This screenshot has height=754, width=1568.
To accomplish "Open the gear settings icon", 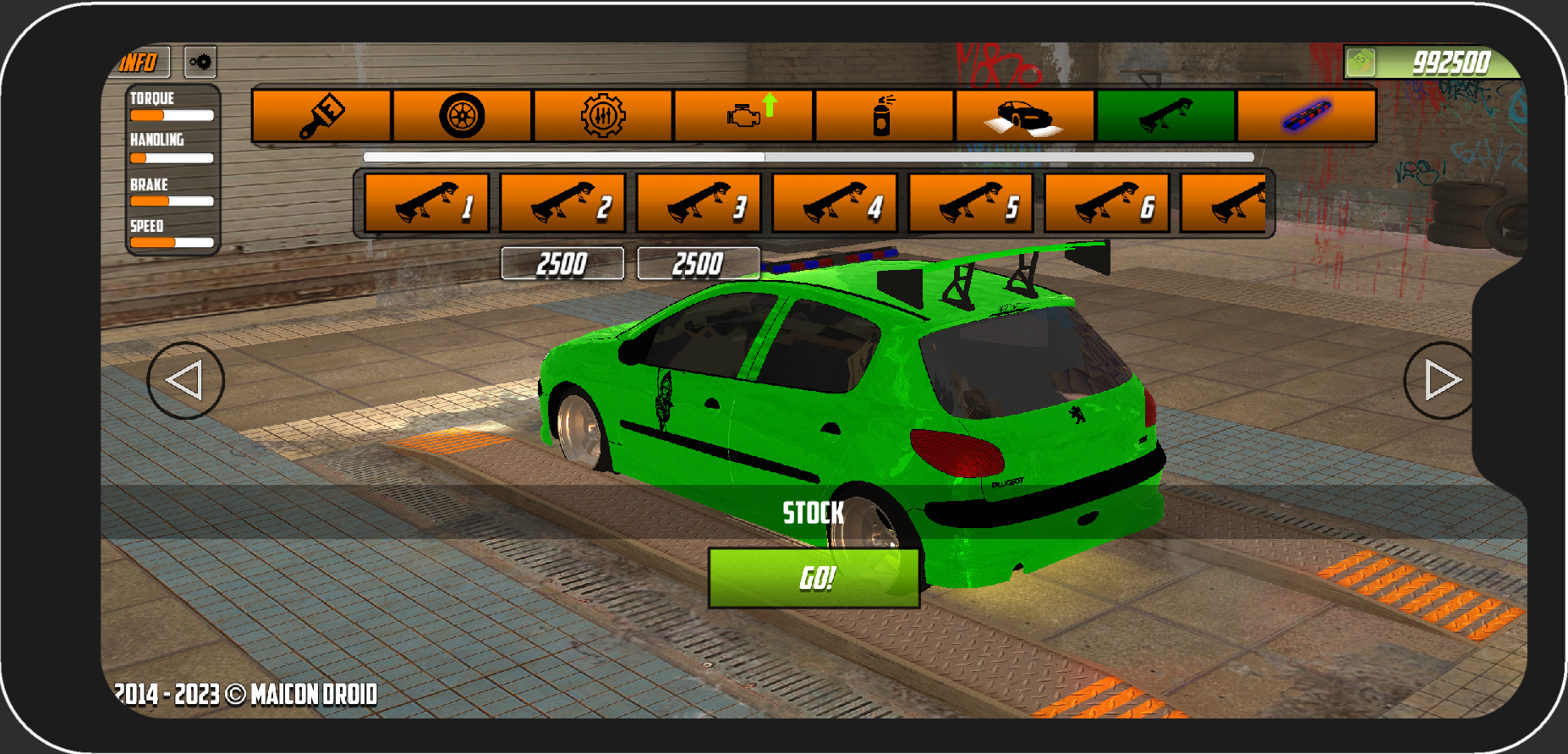I will [200, 62].
